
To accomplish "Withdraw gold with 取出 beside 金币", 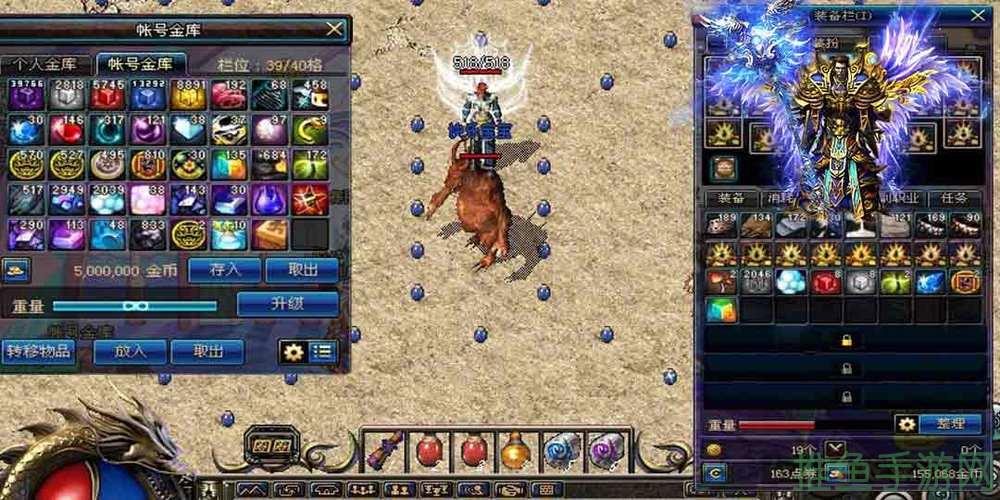I will click(304, 269).
